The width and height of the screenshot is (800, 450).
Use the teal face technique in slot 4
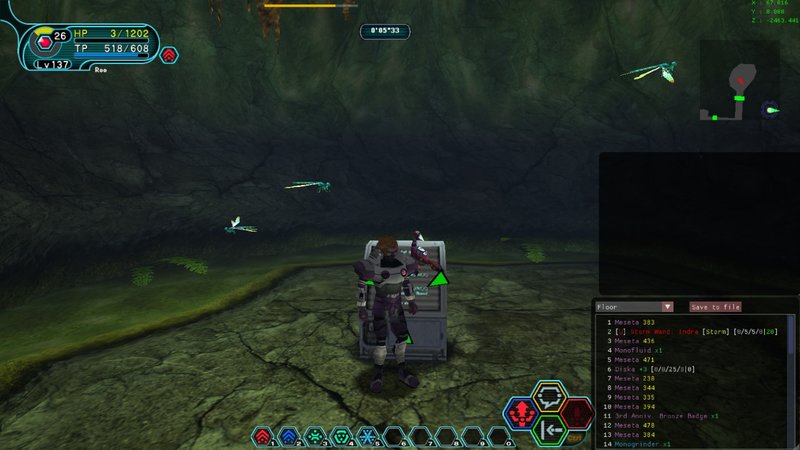pyautogui.click(x=341, y=436)
